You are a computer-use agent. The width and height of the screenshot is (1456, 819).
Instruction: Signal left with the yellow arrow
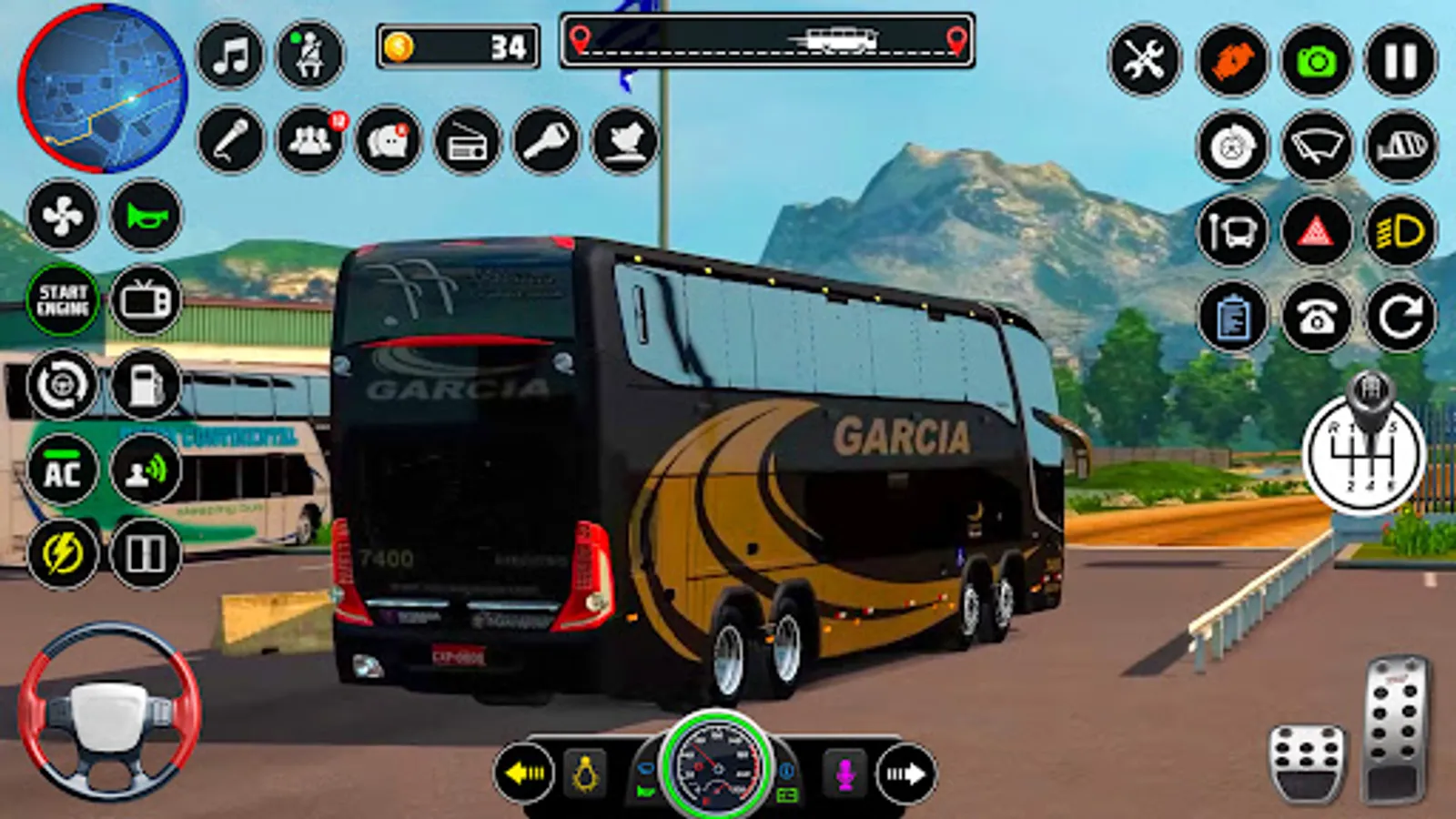(525, 773)
